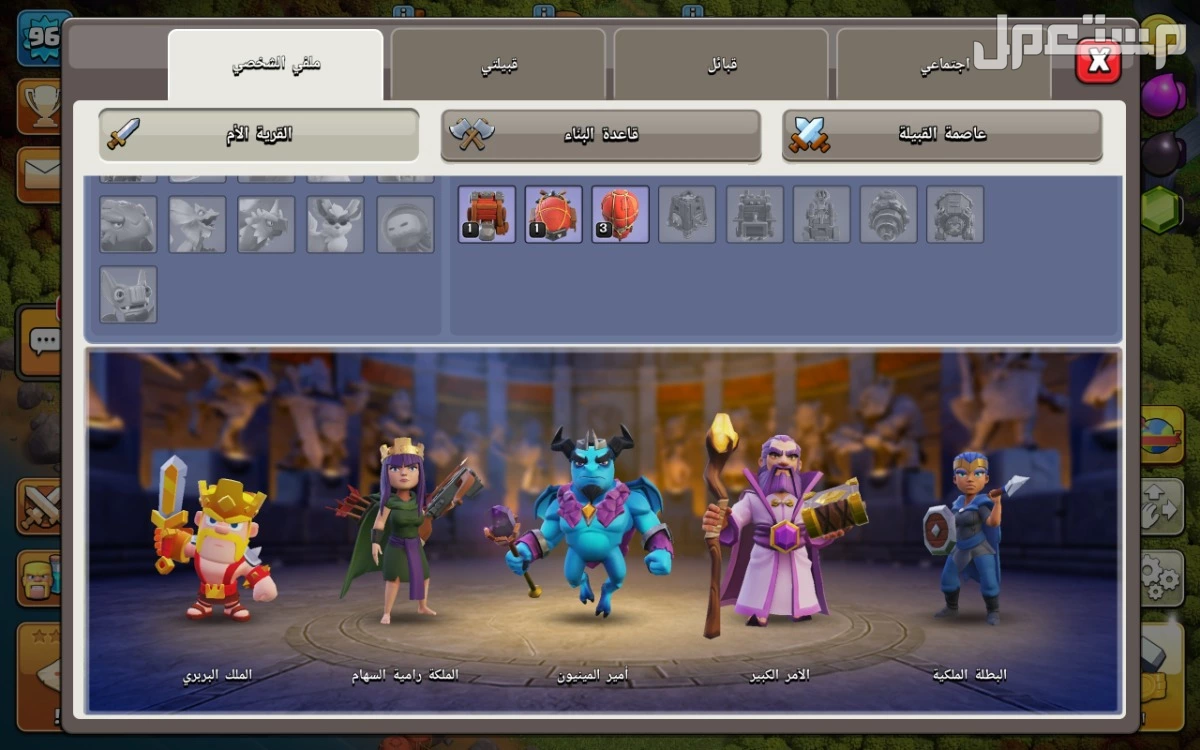Go to the اجتماعي (Social) tab
This screenshot has width=1200, height=750.
(944, 66)
